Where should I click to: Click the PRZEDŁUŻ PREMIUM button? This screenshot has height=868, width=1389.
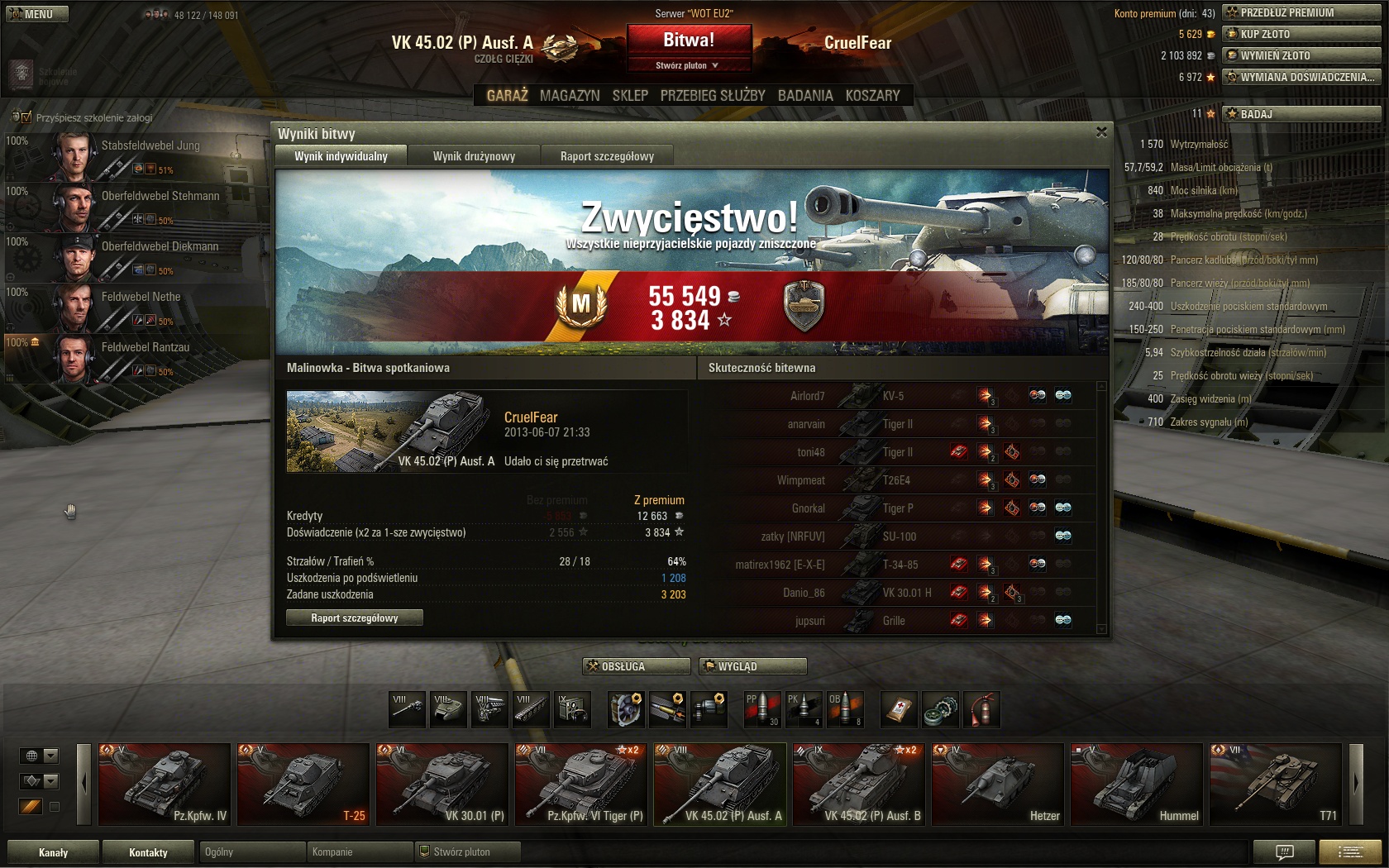coord(1301,12)
